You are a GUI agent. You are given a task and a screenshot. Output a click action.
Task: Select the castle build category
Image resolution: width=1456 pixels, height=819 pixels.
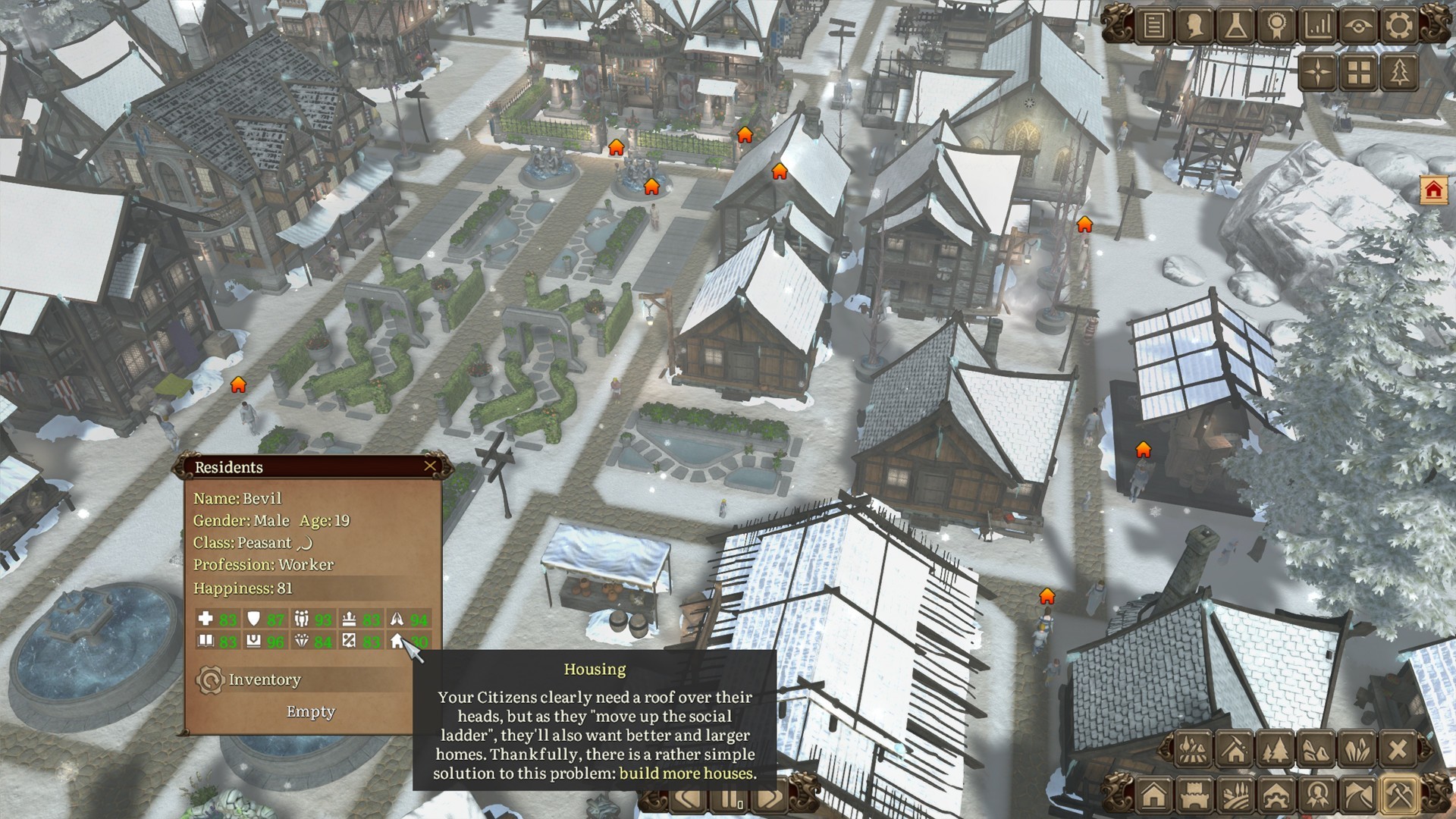pyautogui.click(x=1194, y=795)
